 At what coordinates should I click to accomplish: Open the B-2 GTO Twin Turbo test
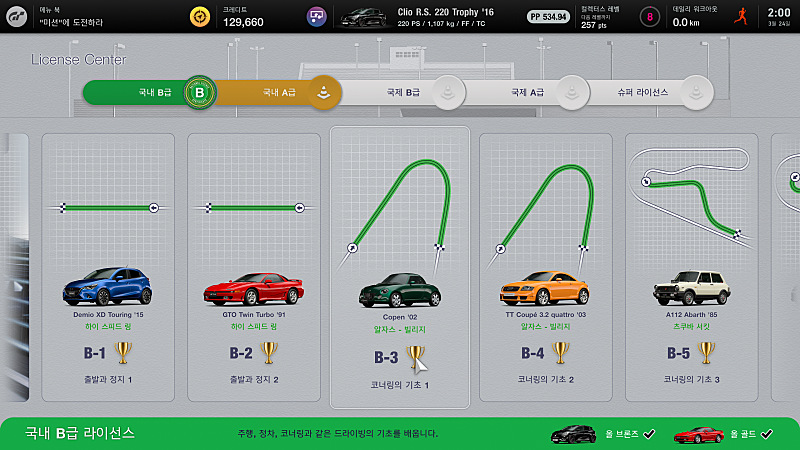click(x=254, y=271)
